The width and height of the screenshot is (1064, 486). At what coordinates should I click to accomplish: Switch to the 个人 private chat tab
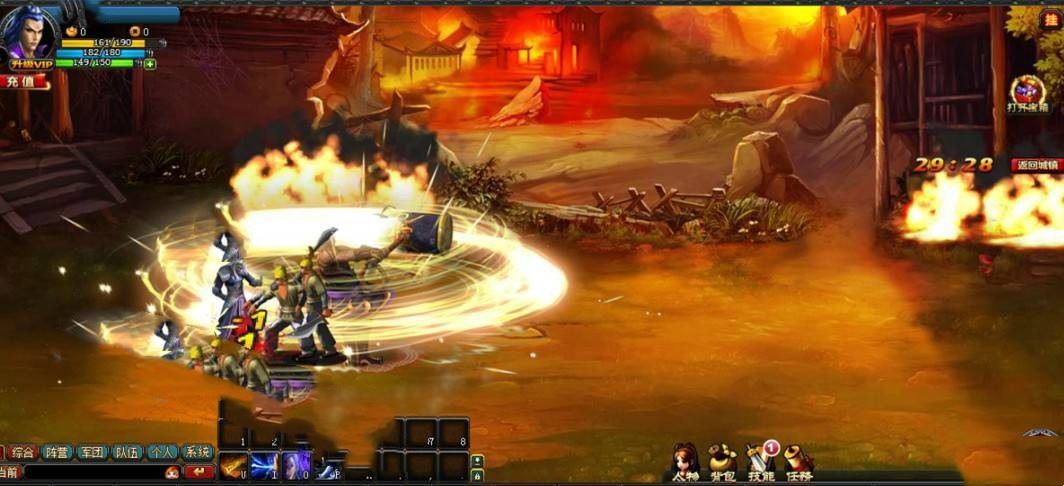(161, 452)
